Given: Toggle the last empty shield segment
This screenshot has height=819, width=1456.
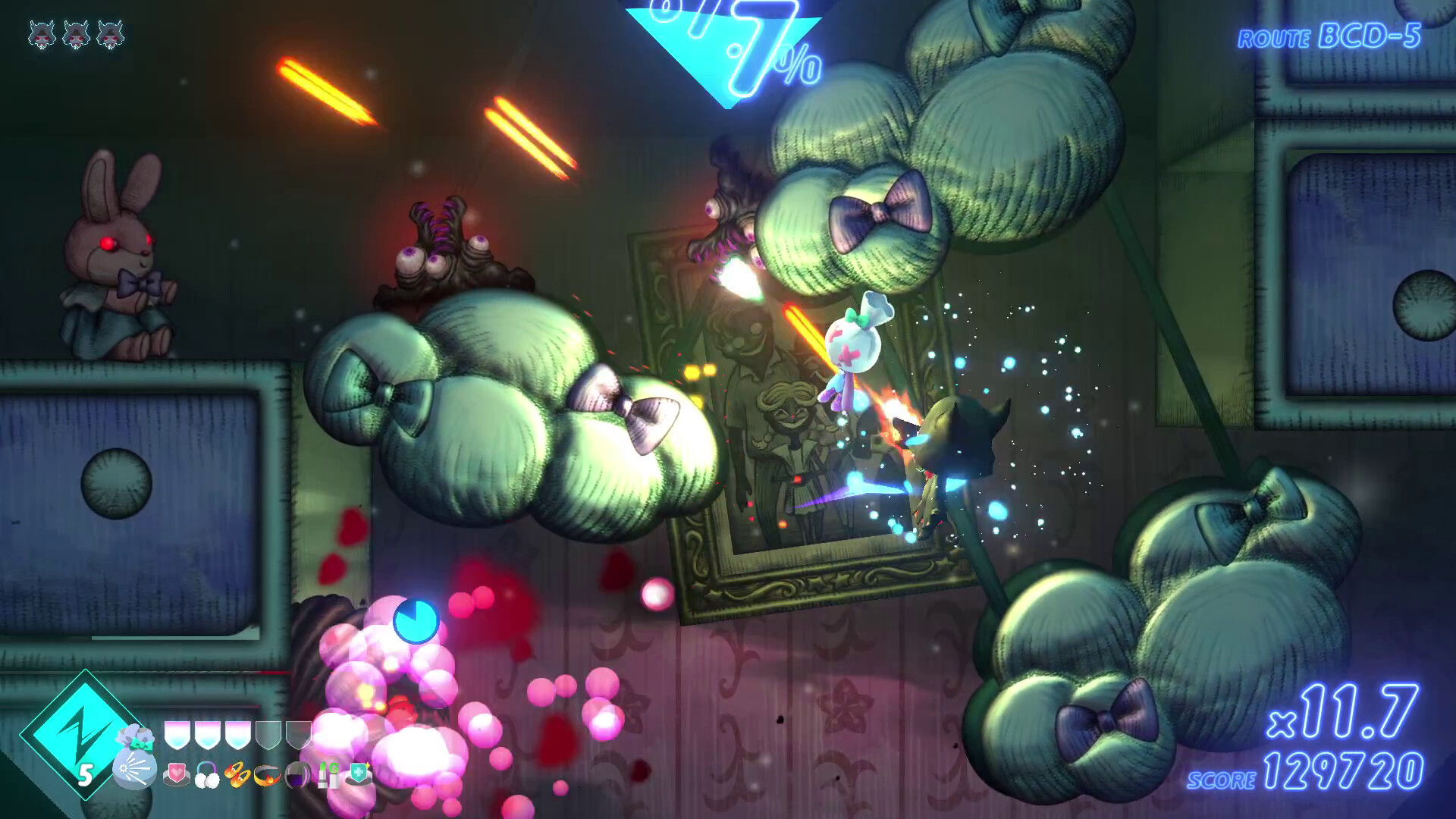Looking at the screenshot, I should pos(299,736).
